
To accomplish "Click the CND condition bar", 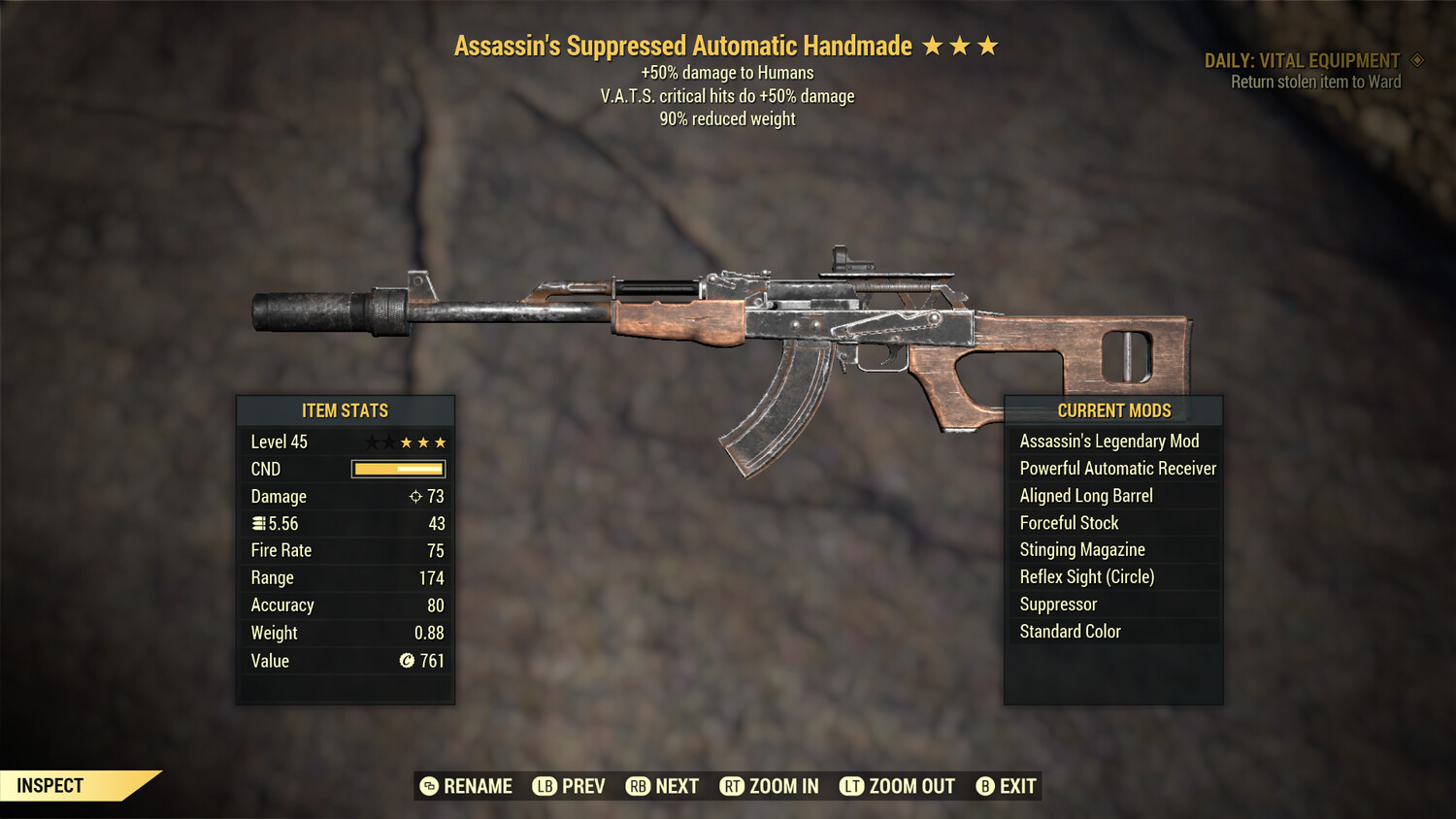I will pyautogui.click(x=396, y=469).
